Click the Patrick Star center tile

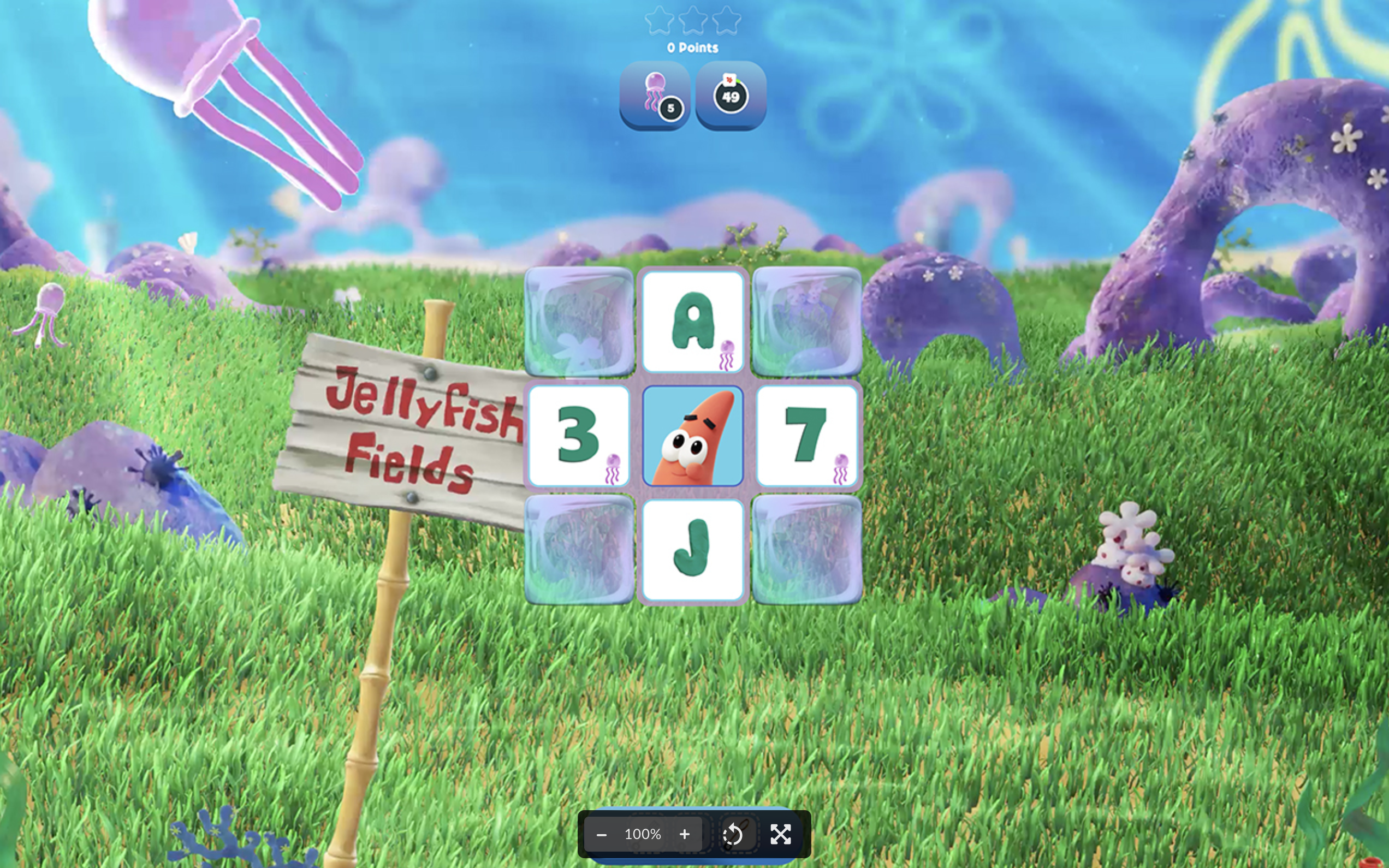coord(693,436)
